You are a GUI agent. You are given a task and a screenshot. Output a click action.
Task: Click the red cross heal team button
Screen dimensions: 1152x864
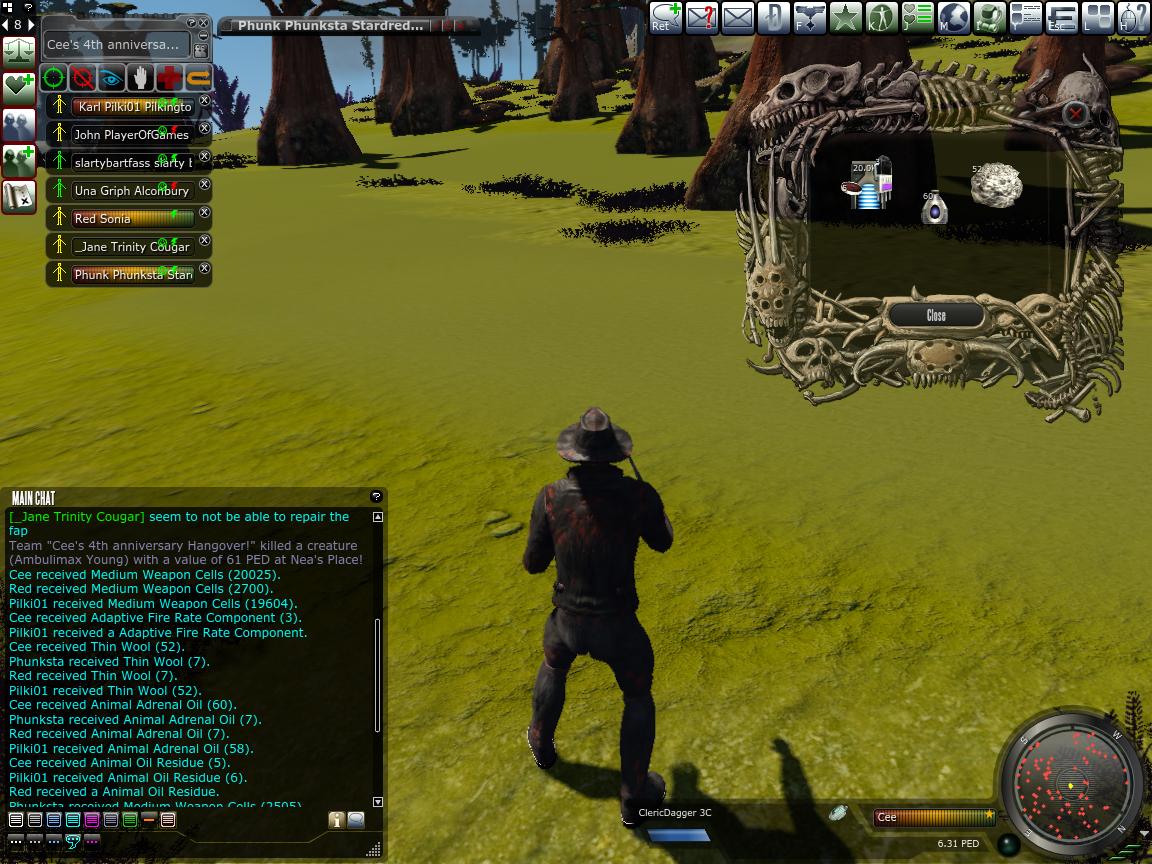click(170, 78)
